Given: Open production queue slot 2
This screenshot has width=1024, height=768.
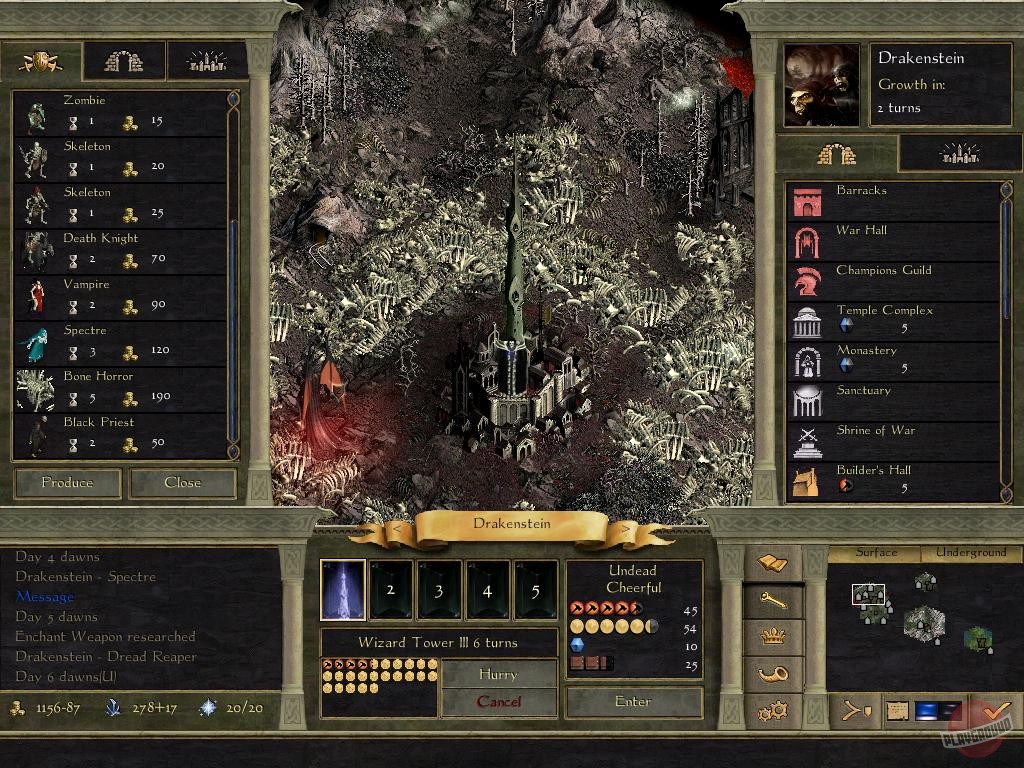Looking at the screenshot, I should tap(391, 590).
